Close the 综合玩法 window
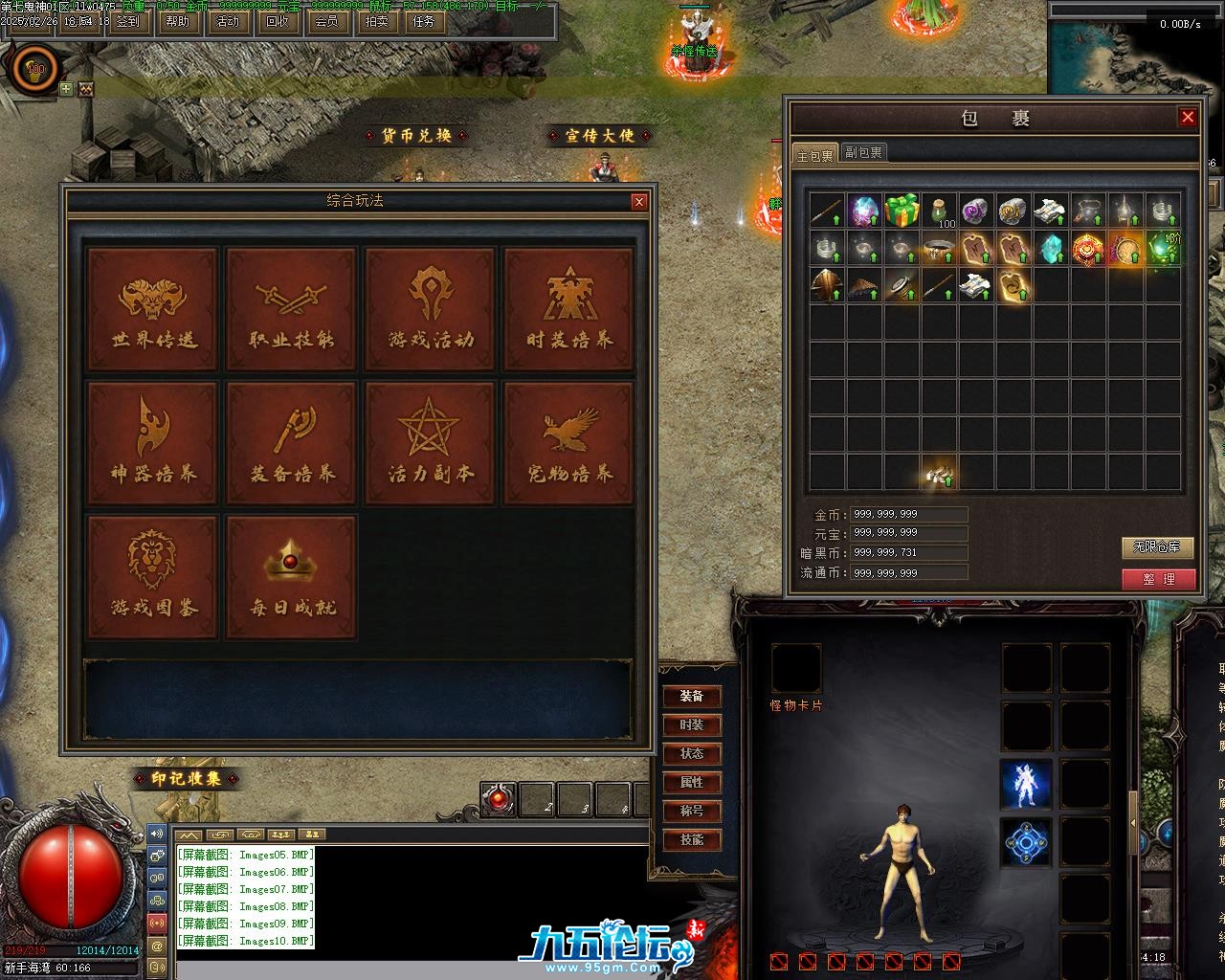Viewport: 1225px width, 980px height. click(x=639, y=202)
